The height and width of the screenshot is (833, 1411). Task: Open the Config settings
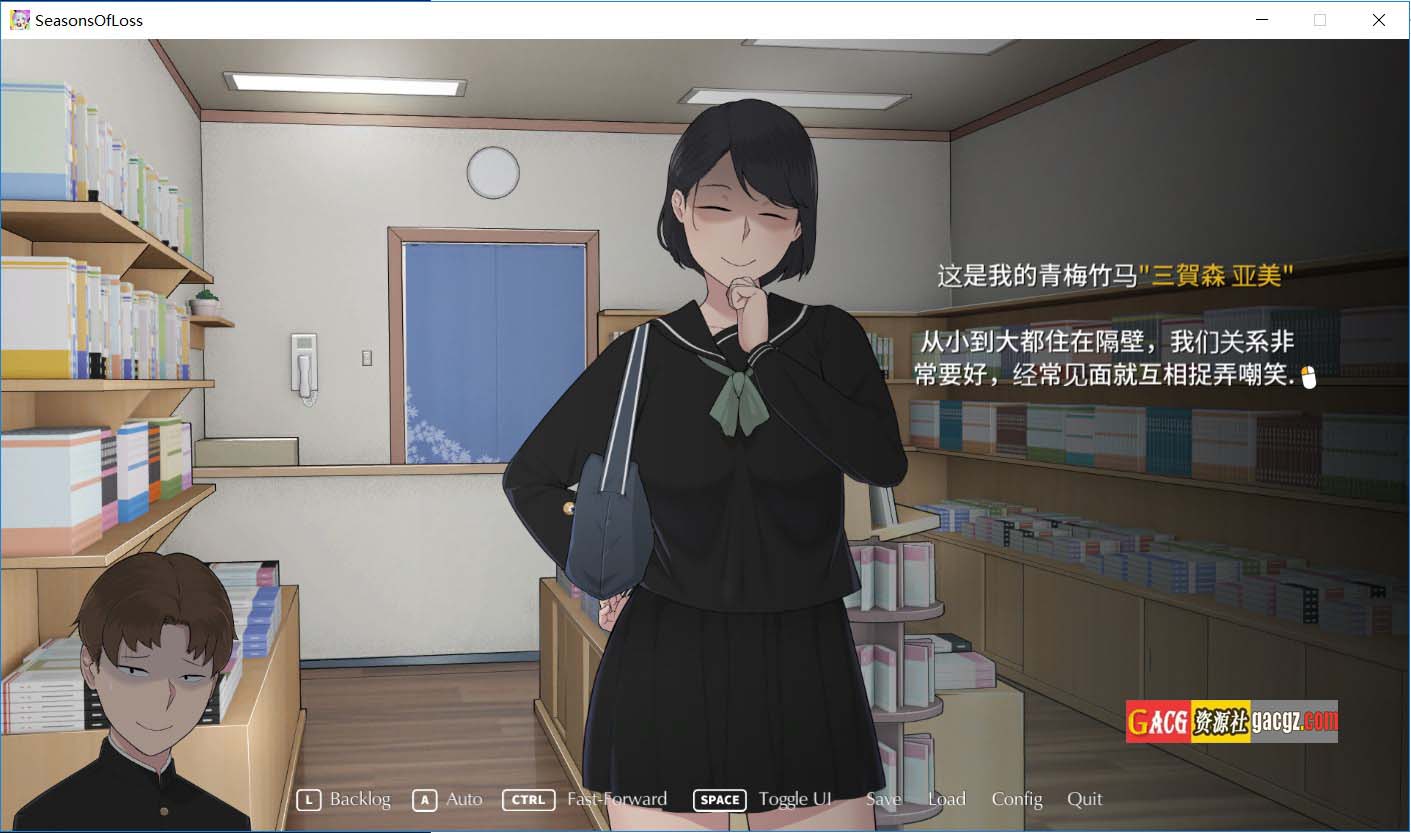[1017, 799]
